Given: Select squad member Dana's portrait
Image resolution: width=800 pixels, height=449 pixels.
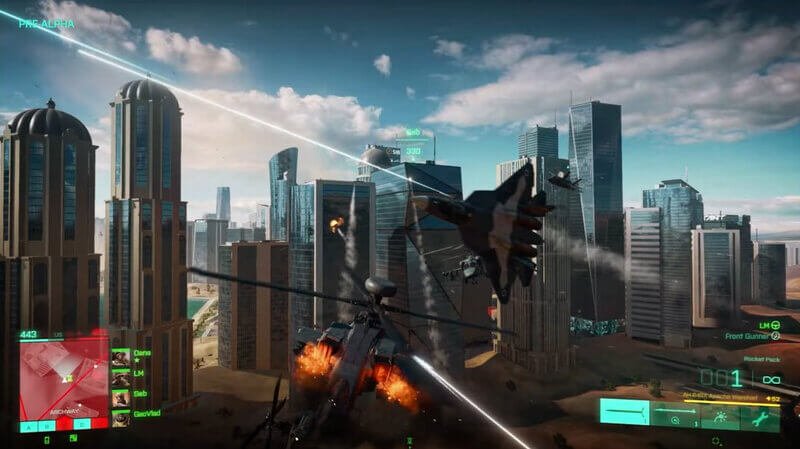Looking at the screenshot, I should (x=120, y=357).
